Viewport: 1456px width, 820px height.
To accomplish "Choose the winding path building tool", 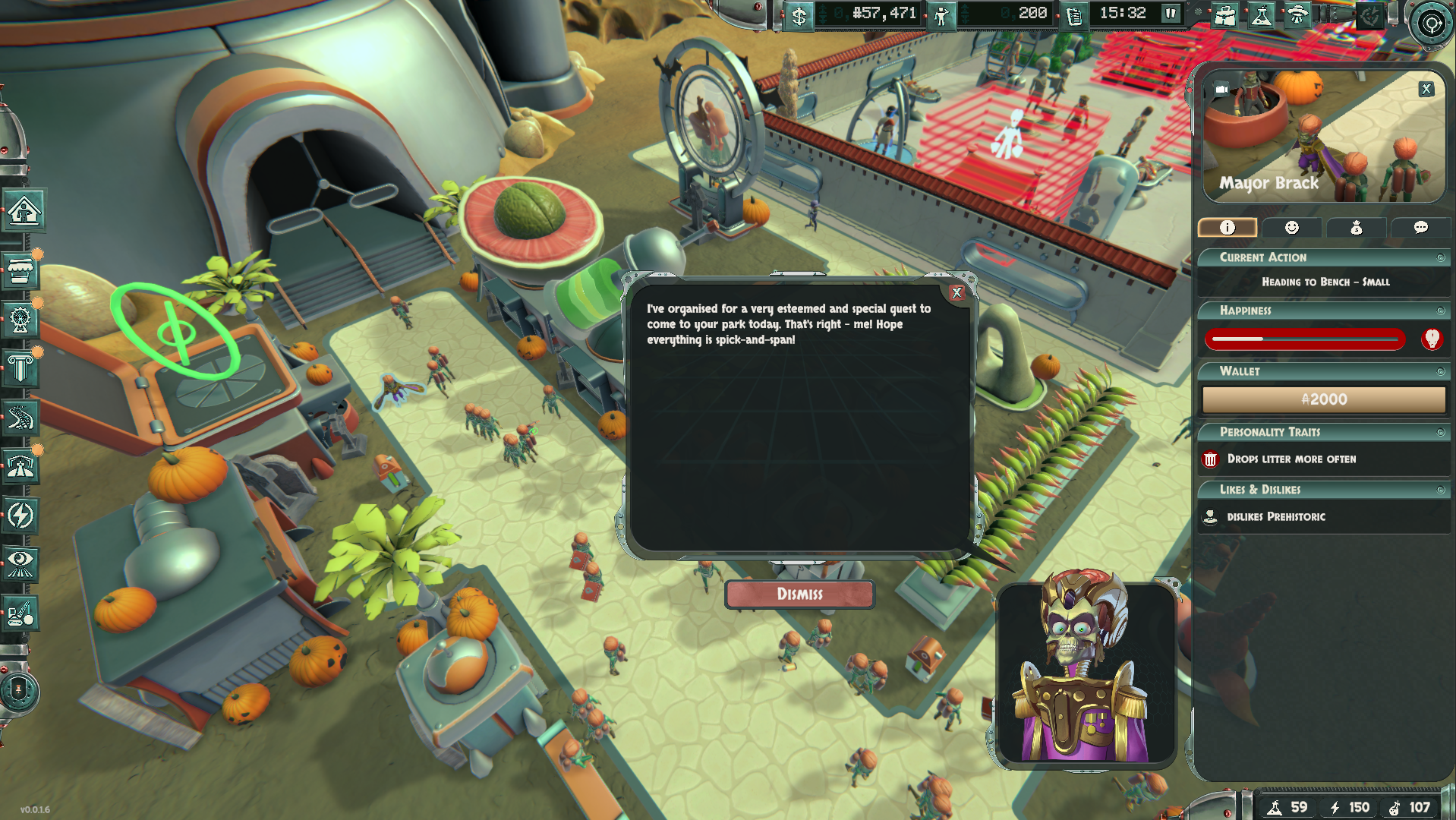I will 20,418.
